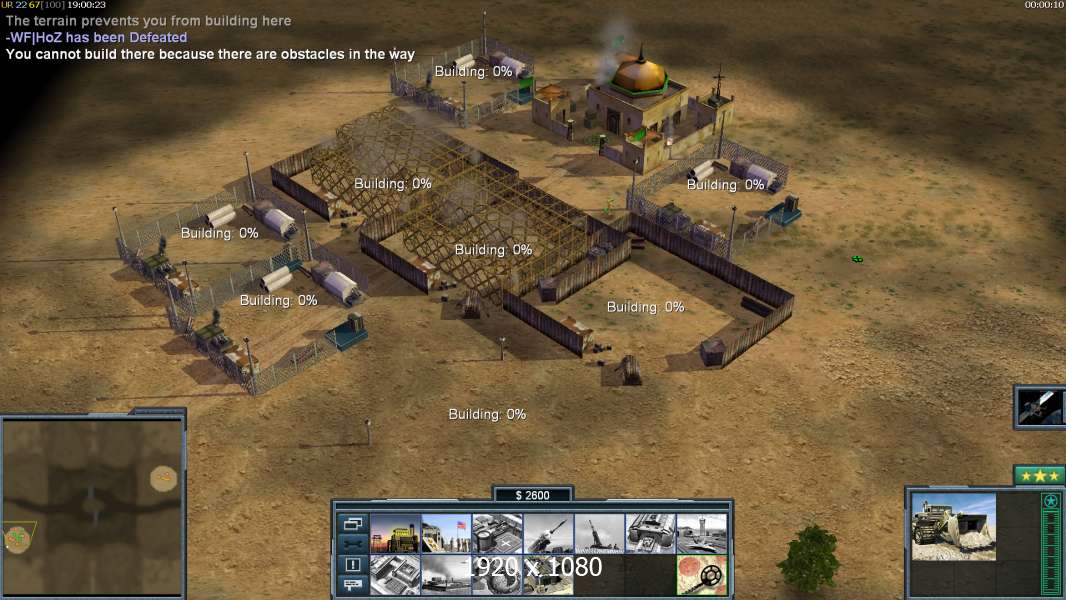Select the missile launcher defense build icon

[x=548, y=534]
